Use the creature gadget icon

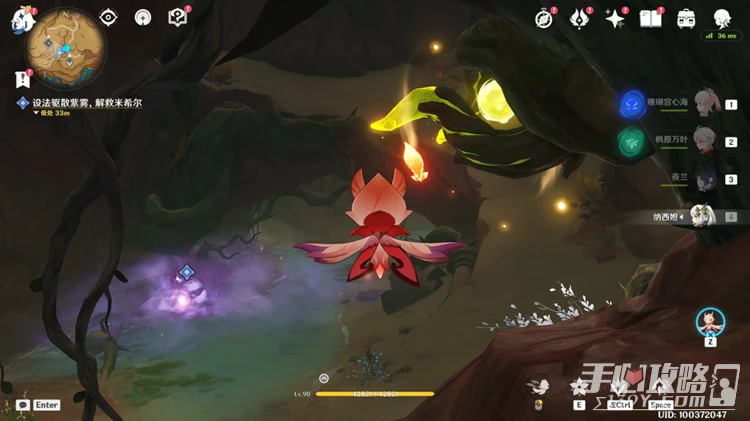(710, 322)
